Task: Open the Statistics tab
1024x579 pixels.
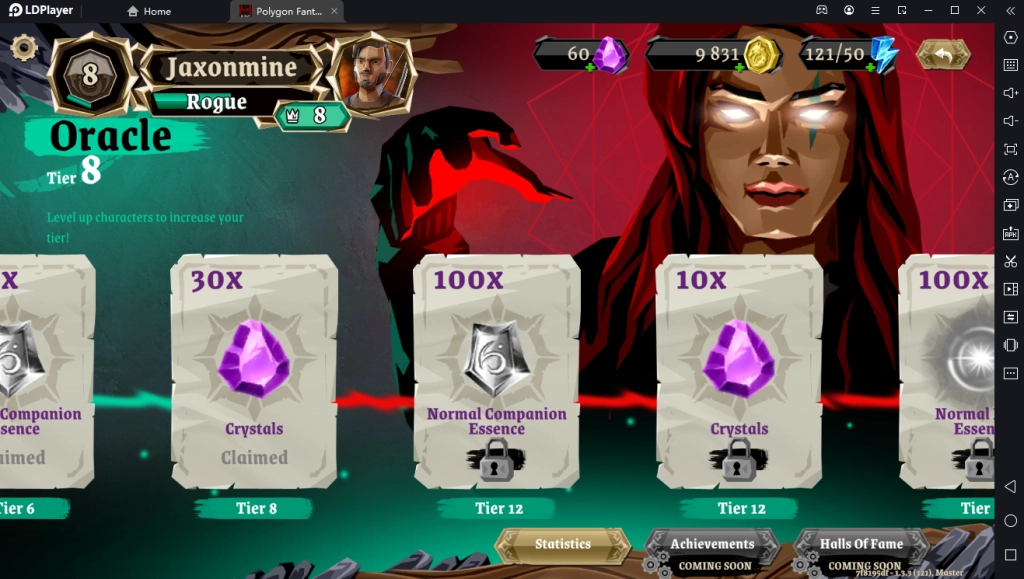Action: (x=563, y=544)
